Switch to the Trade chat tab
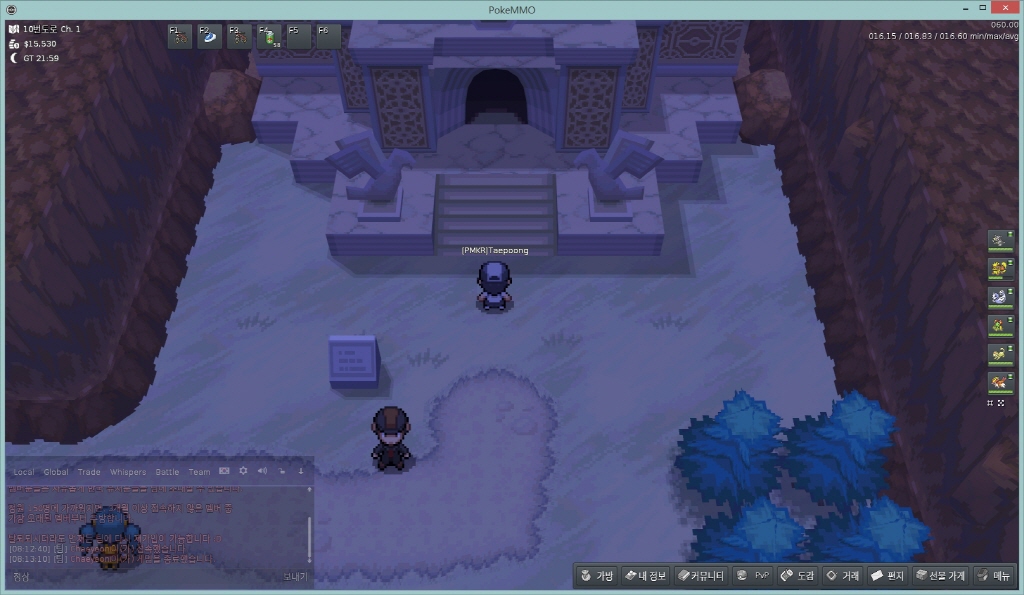The image size is (1024, 595). 89,472
